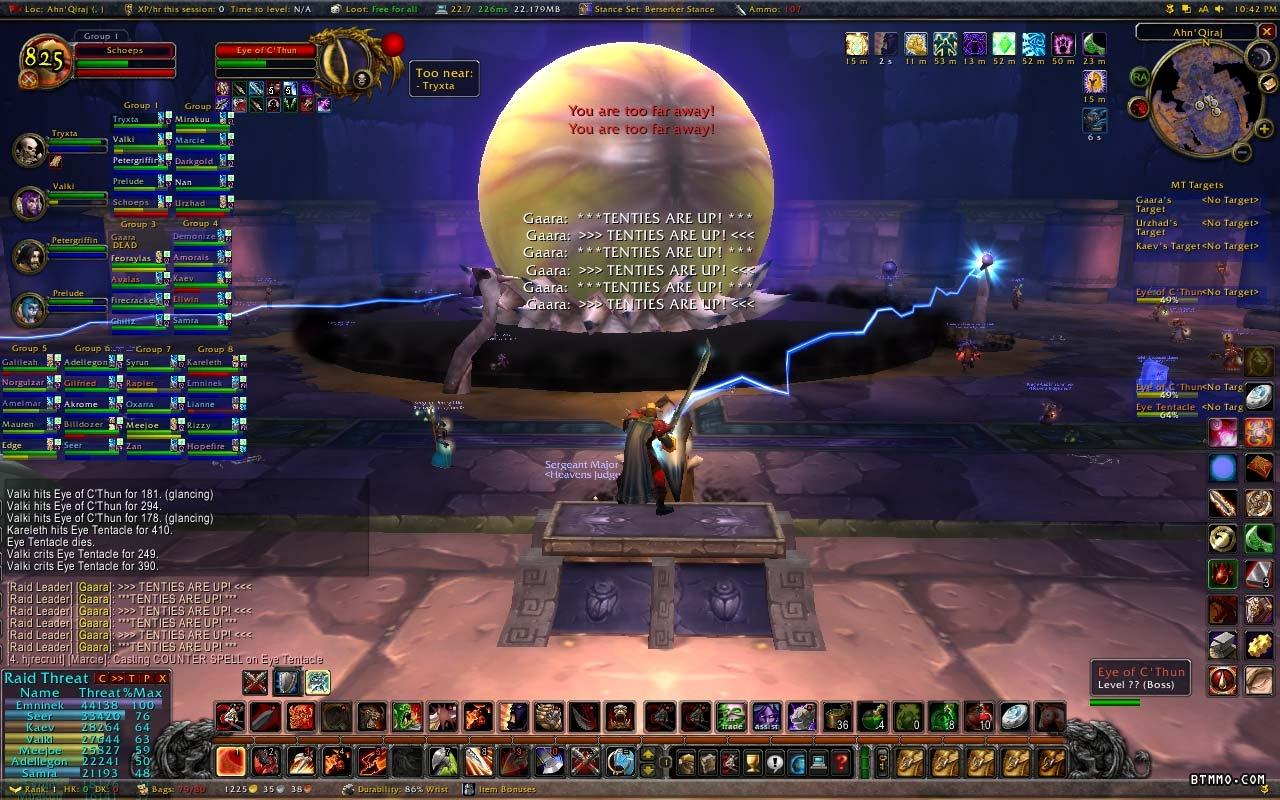Switch to the Defensive Stance shield icon
Viewport: 1280px width, 800px height.
coord(287,683)
